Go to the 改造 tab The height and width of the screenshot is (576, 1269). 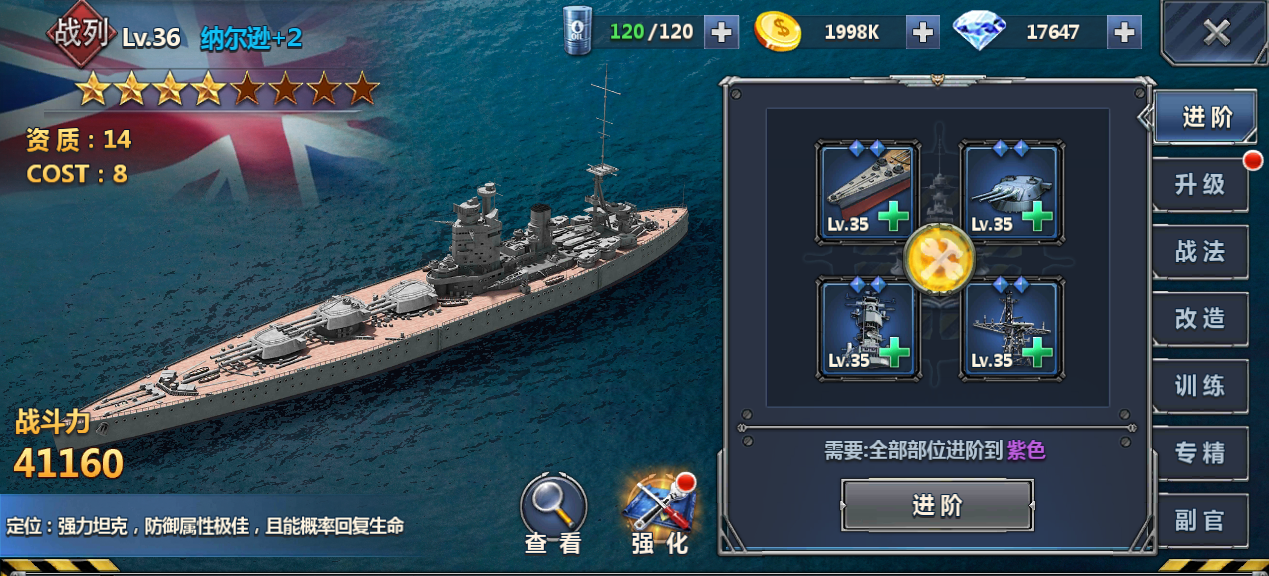point(1201,318)
